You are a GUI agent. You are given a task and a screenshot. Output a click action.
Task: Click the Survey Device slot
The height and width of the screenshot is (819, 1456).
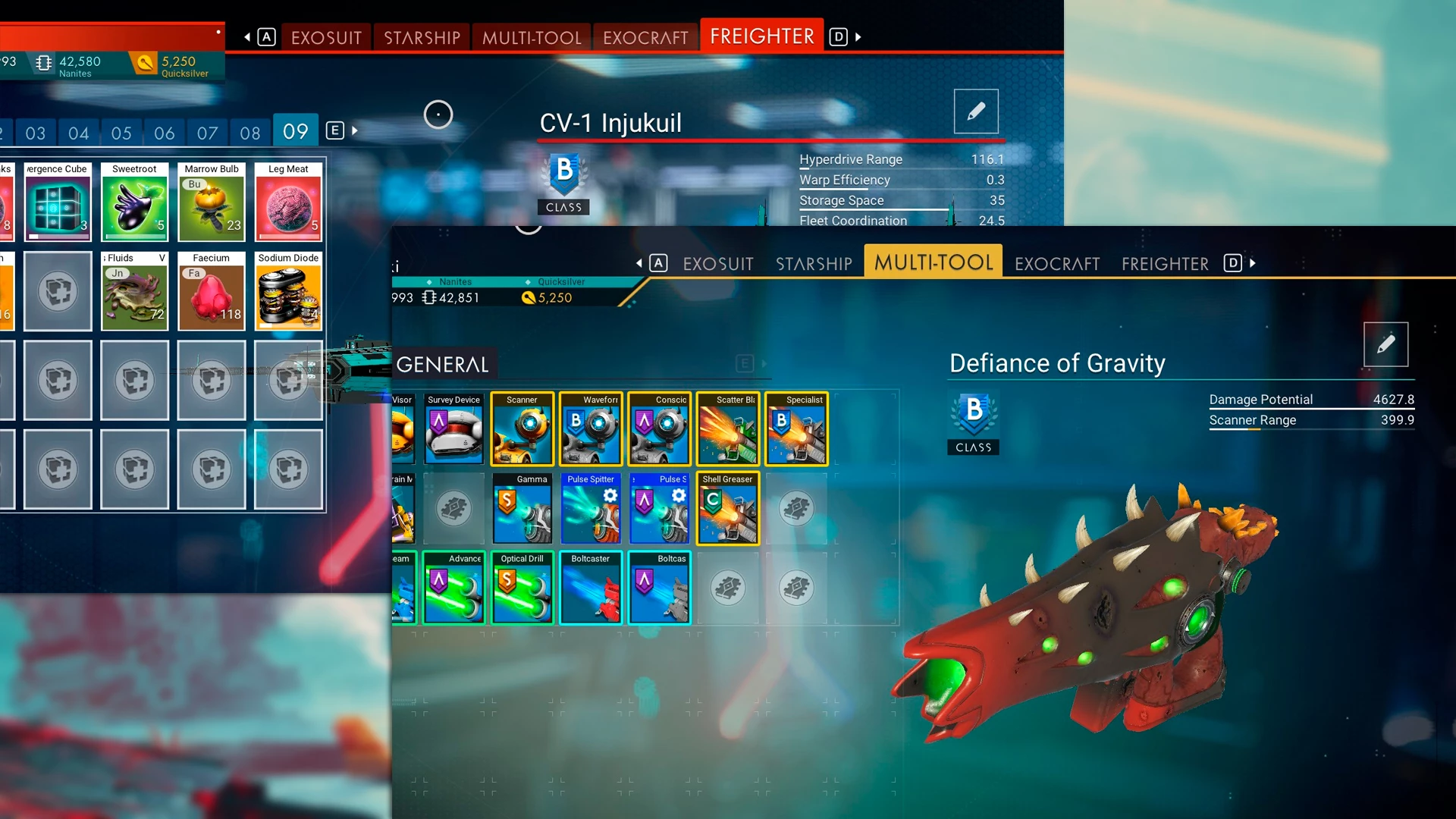[x=453, y=428]
